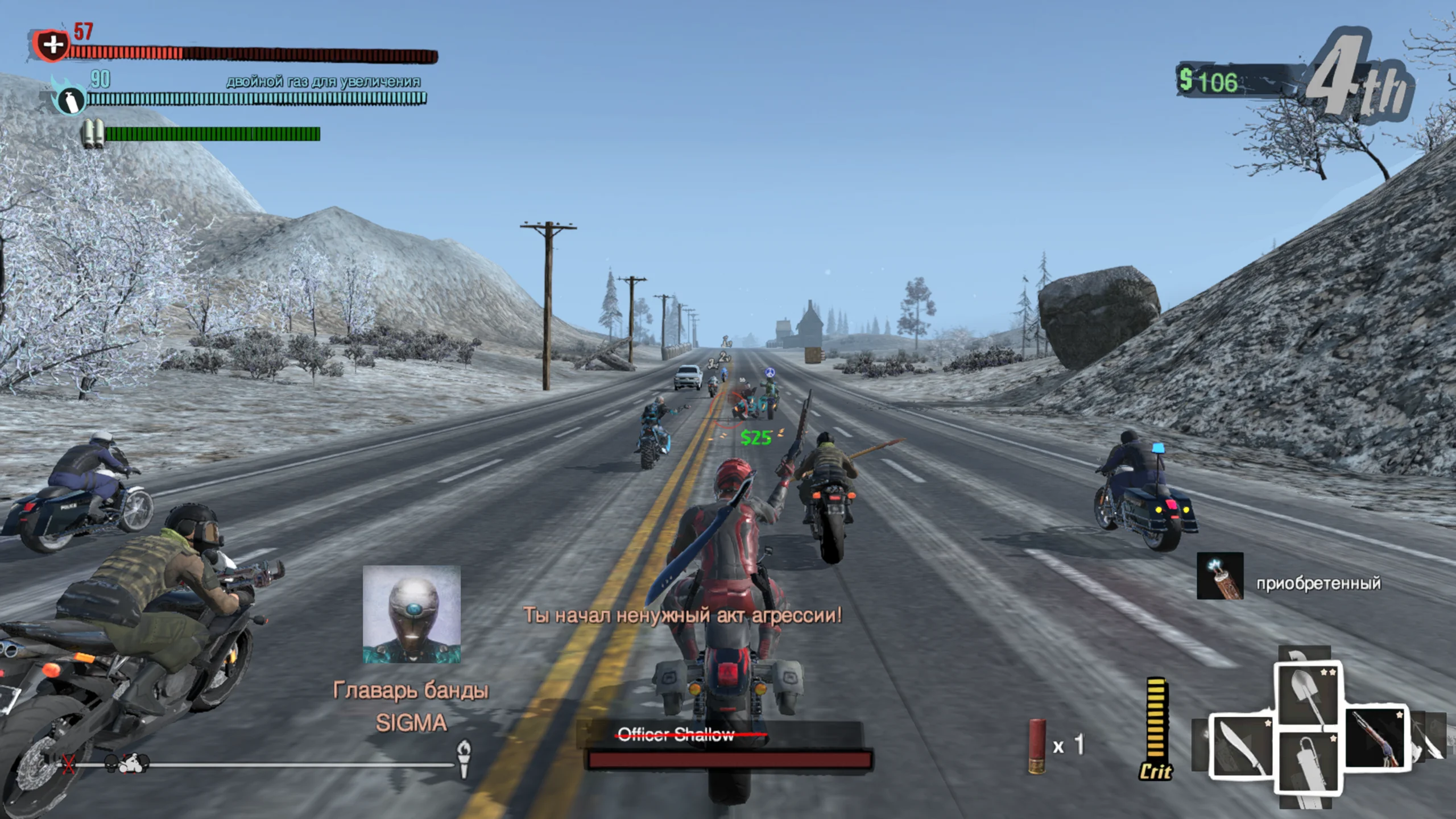Click the jetpack fuel tanks icon
Image resolution: width=1456 pixels, height=819 pixels.
click(92, 134)
